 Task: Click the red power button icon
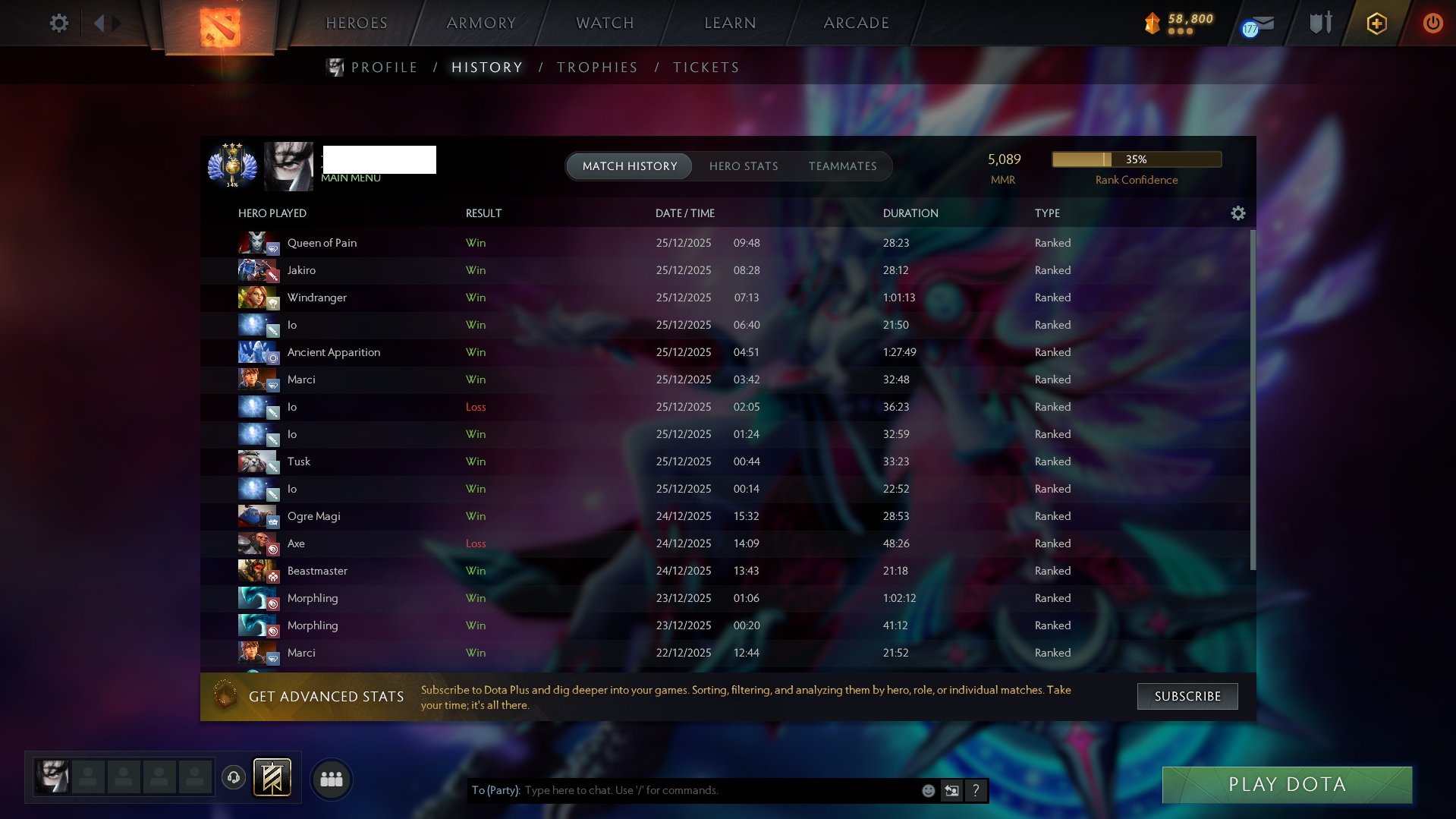(1432, 24)
